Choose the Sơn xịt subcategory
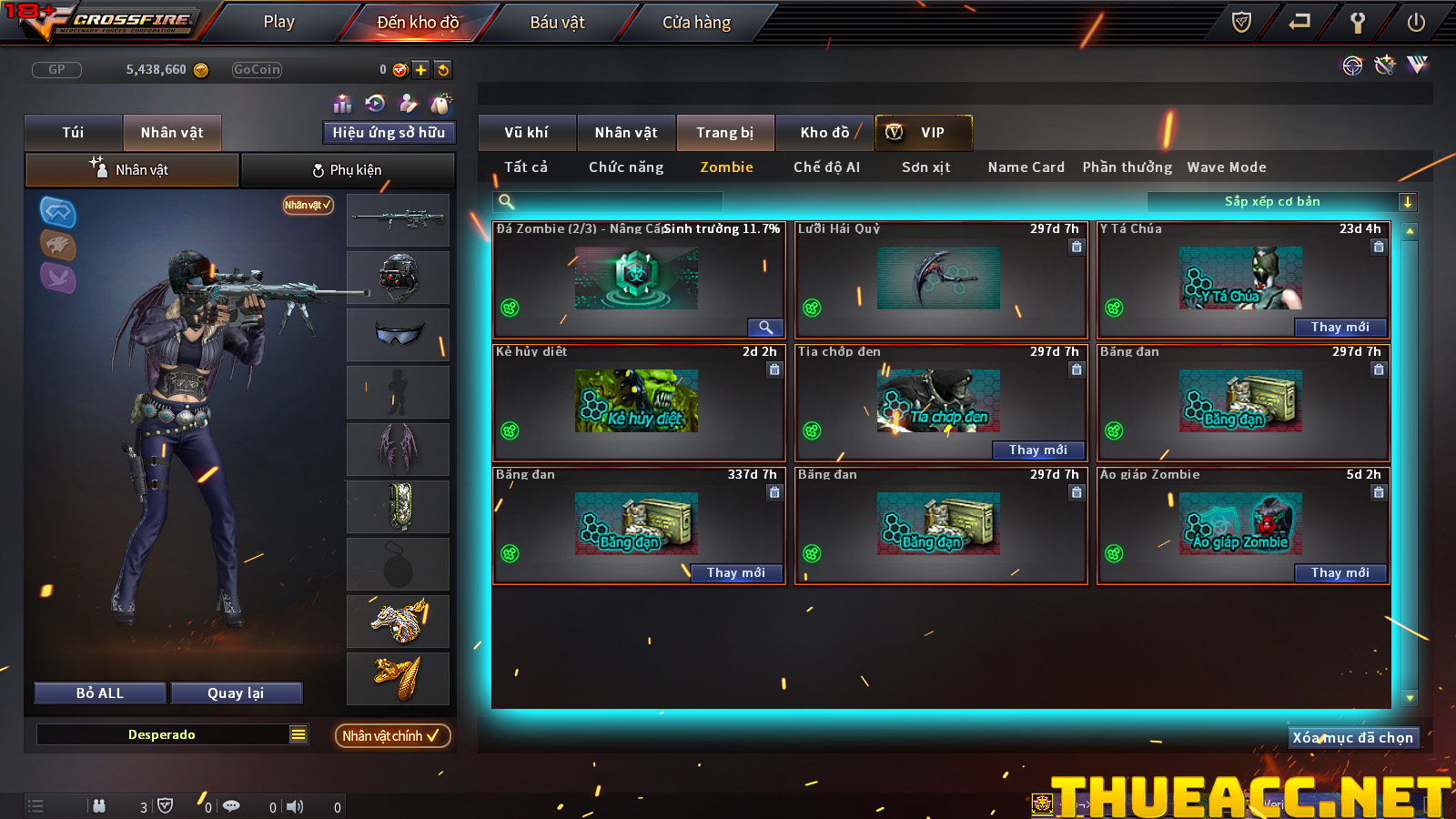Viewport: 1456px width, 819px height. pyautogui.click(x=925, y=167)
